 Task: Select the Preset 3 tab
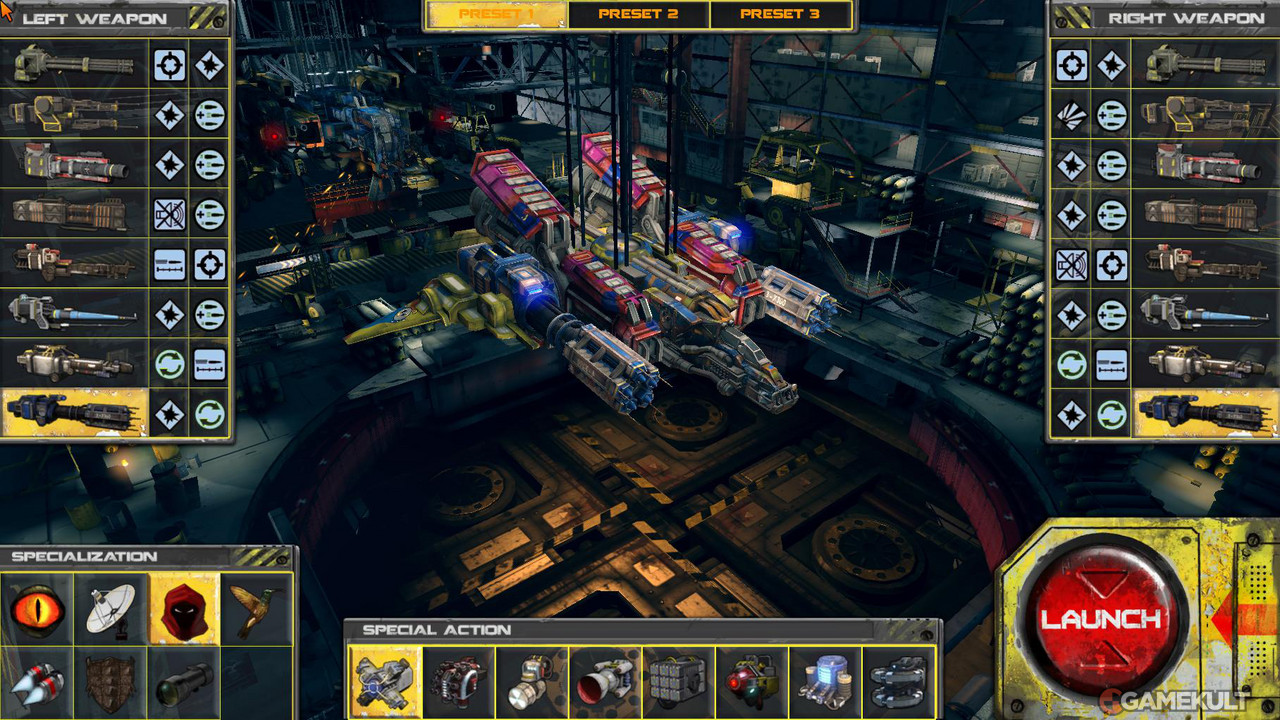pos(780,15)
